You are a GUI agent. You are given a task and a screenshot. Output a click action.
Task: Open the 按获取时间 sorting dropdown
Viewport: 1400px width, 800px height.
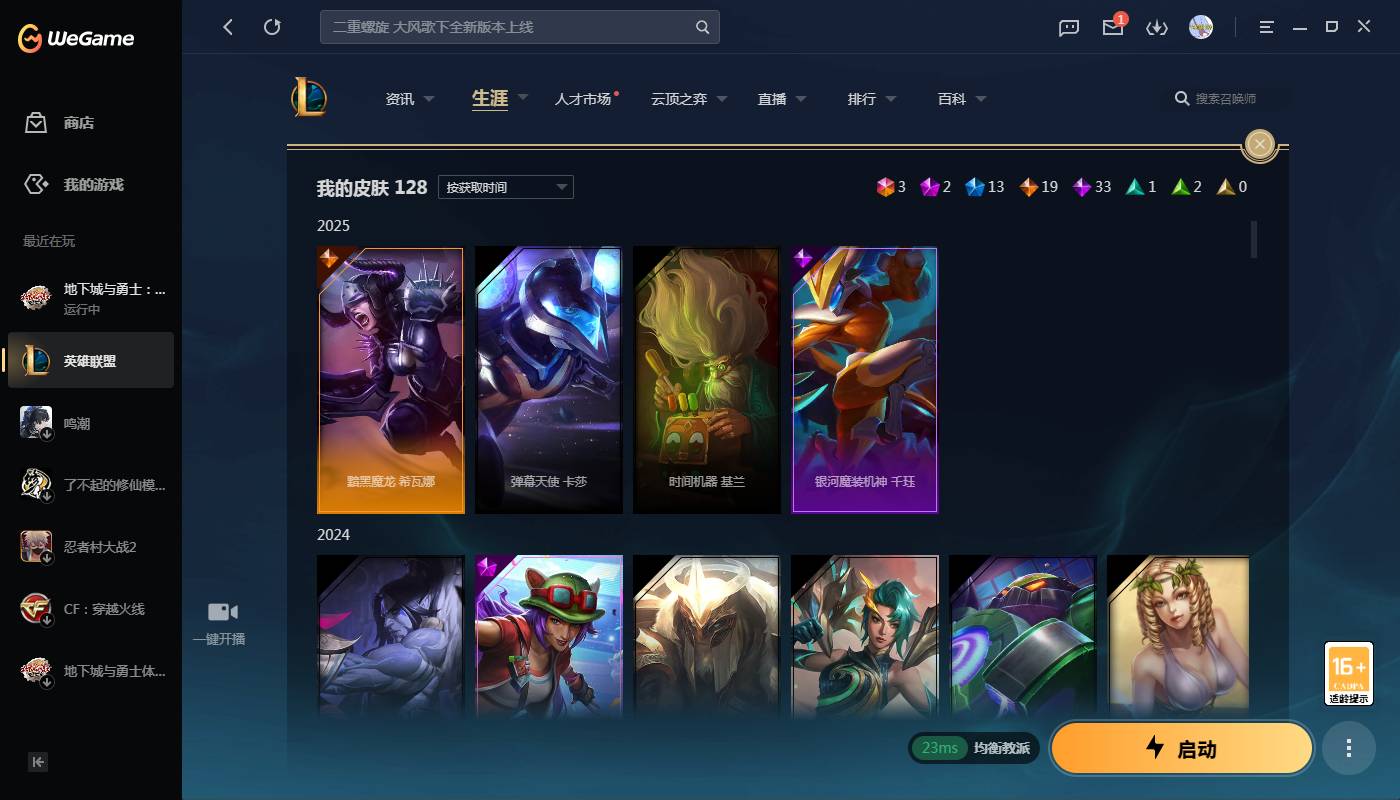(505, 187)
